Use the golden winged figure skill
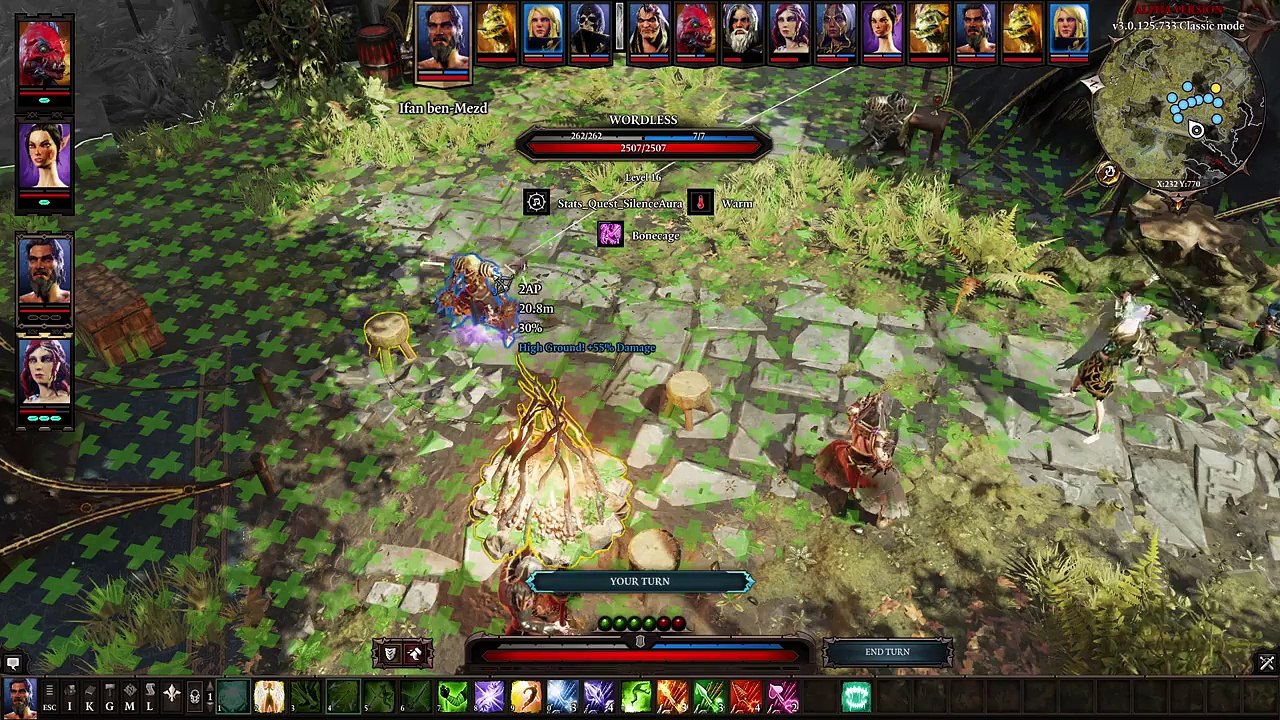 coord(269,696)
